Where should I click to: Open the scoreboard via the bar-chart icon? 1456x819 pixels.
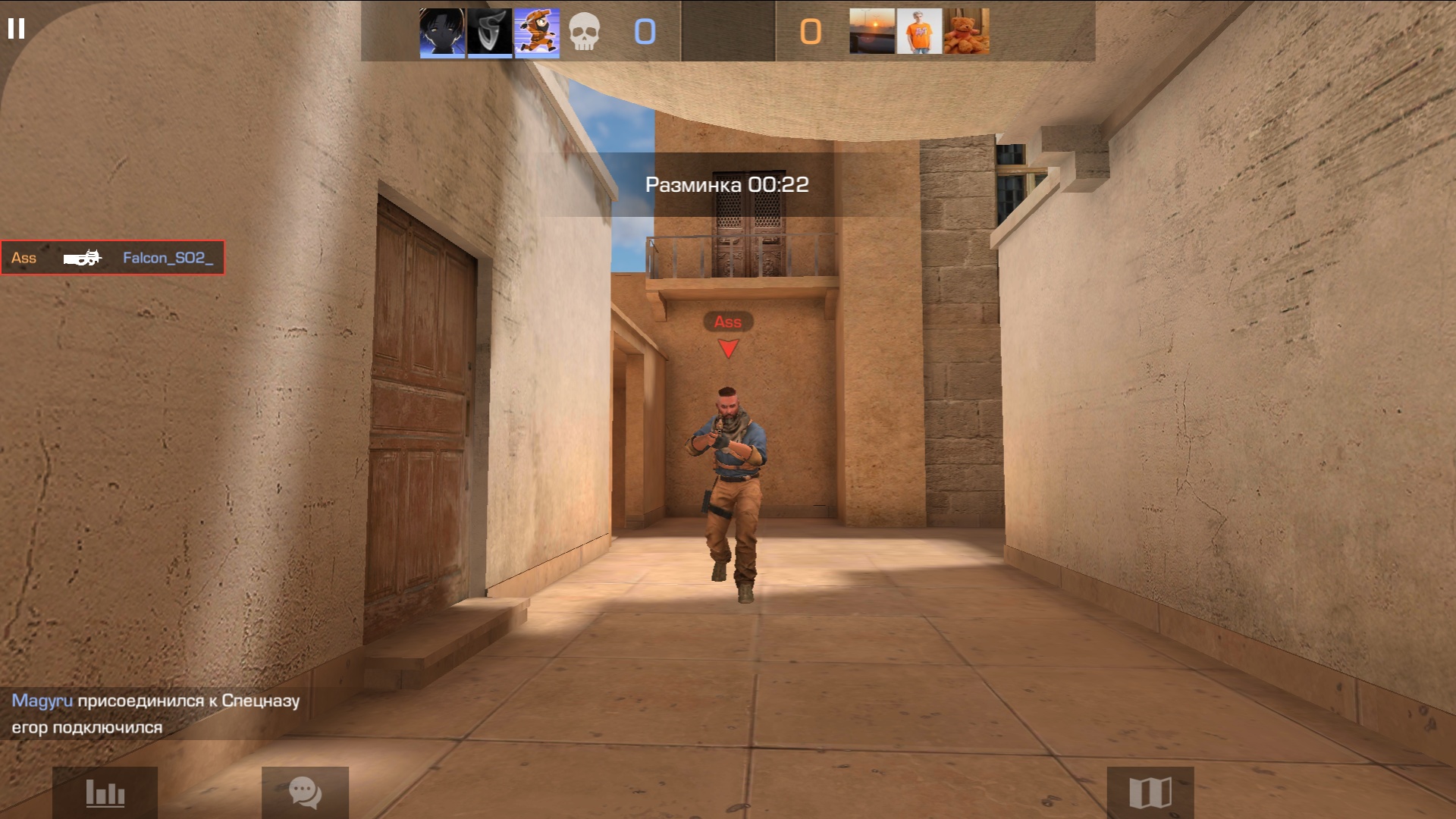(105, 795)
